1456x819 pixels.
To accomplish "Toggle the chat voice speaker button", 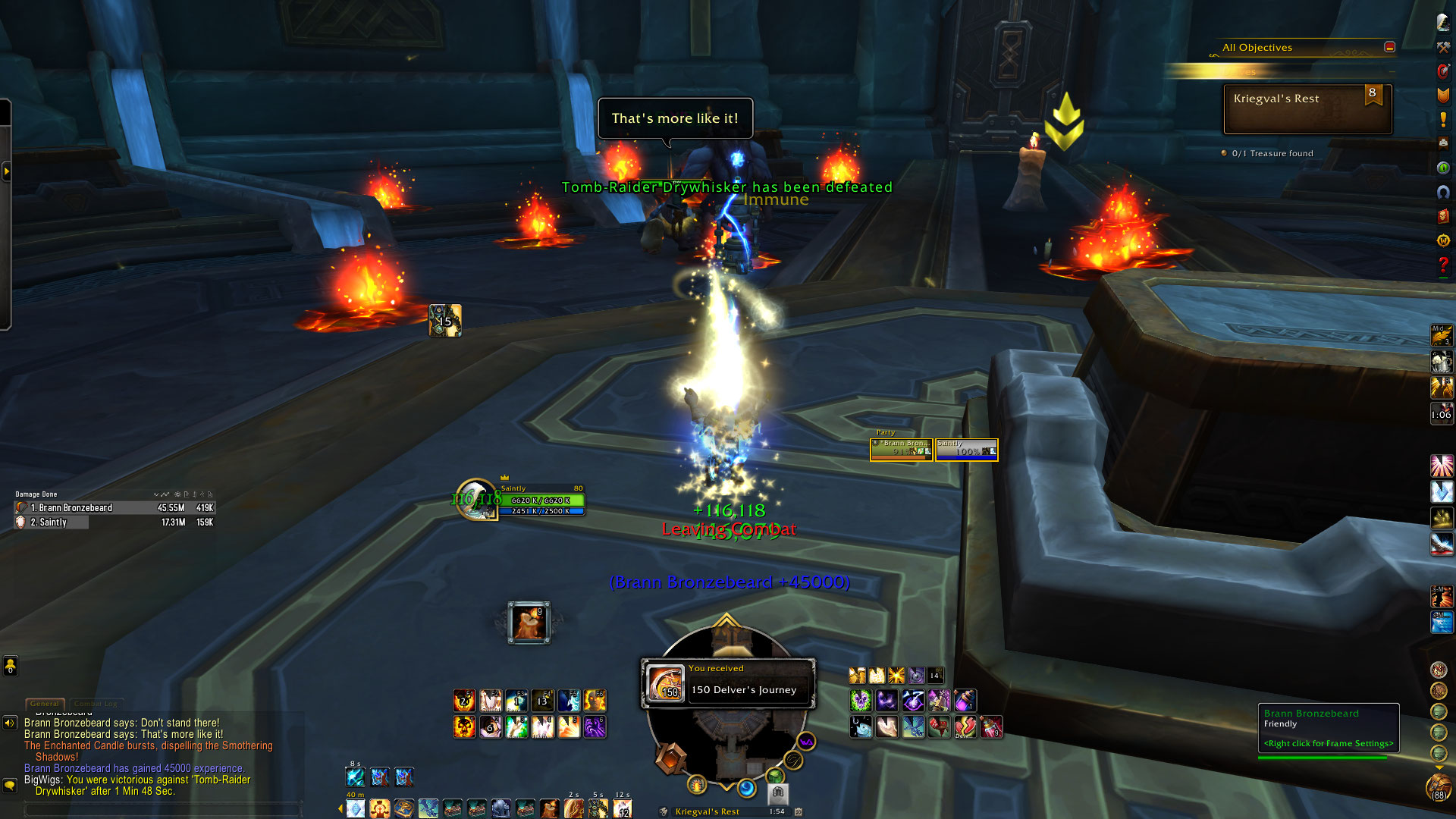I will coord(10,723).
